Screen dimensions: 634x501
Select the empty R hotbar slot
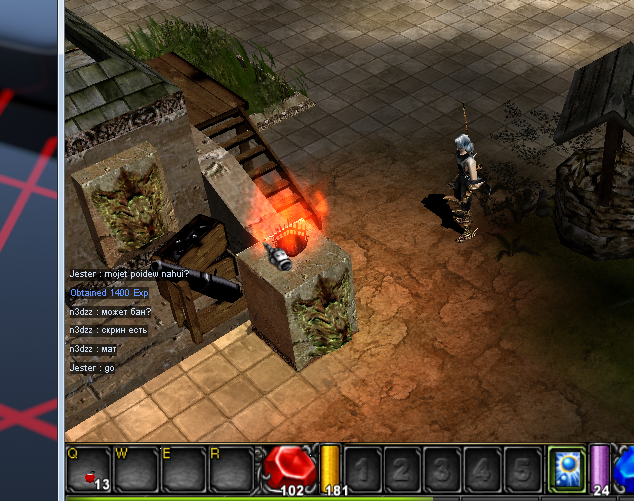coord(231,470)
